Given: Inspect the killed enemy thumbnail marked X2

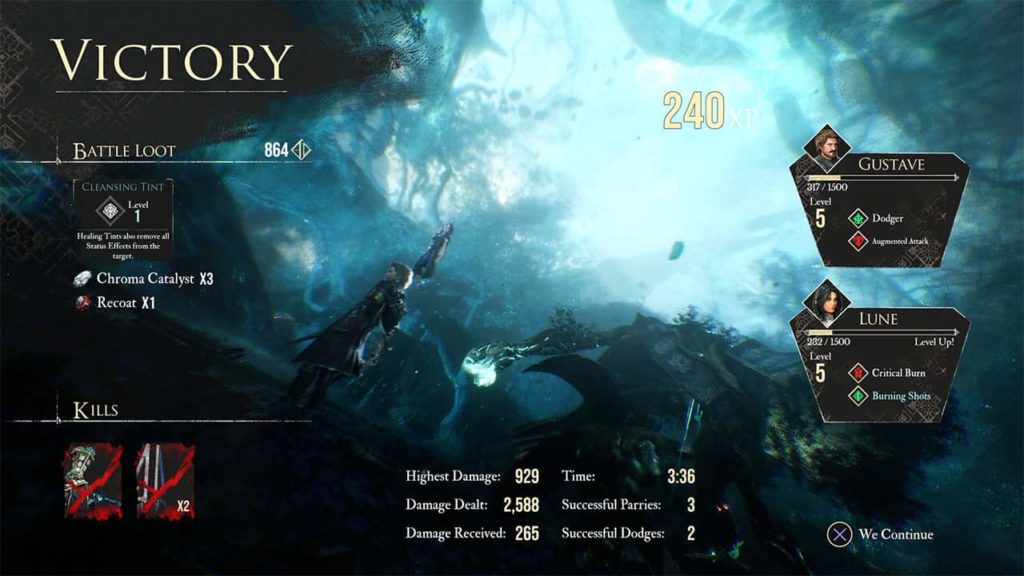Looking at the screenshot, I should 165,481.
